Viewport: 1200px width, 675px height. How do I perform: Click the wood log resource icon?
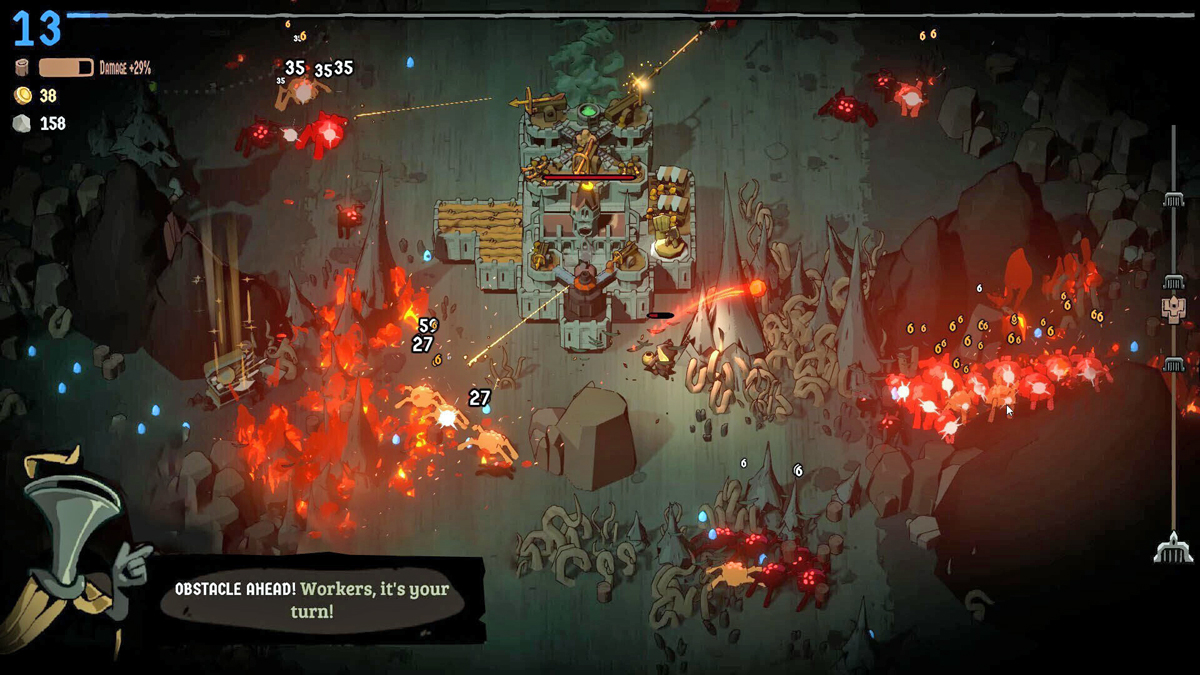(x=23, y=68)
